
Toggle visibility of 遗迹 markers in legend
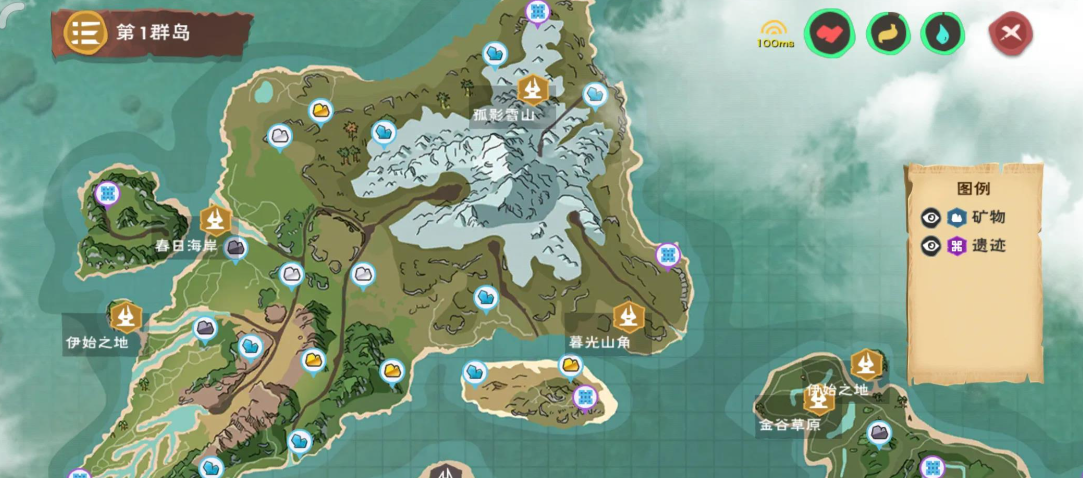931,245
